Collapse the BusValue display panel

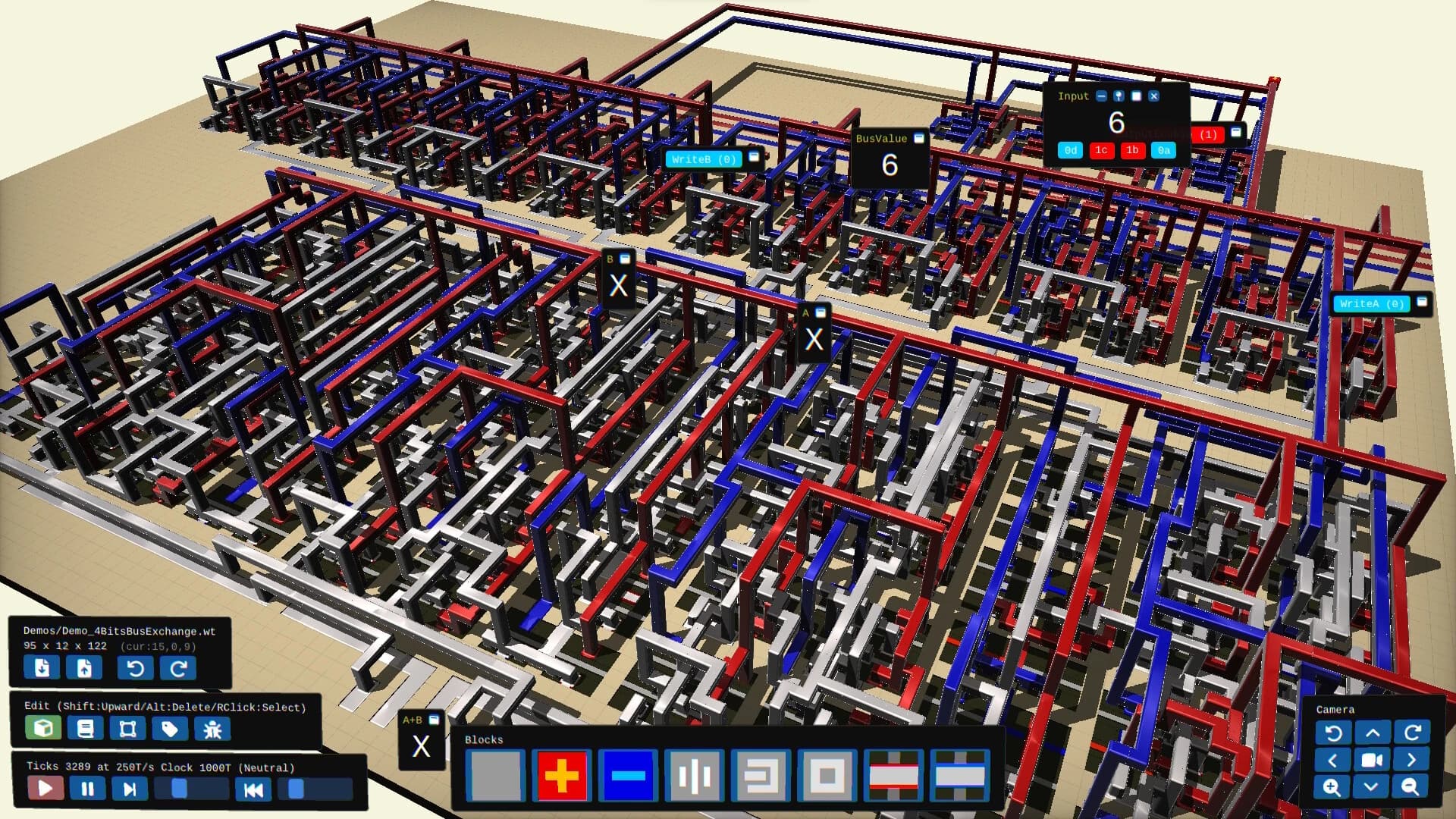pyautogui.click(x=918, y=138)
